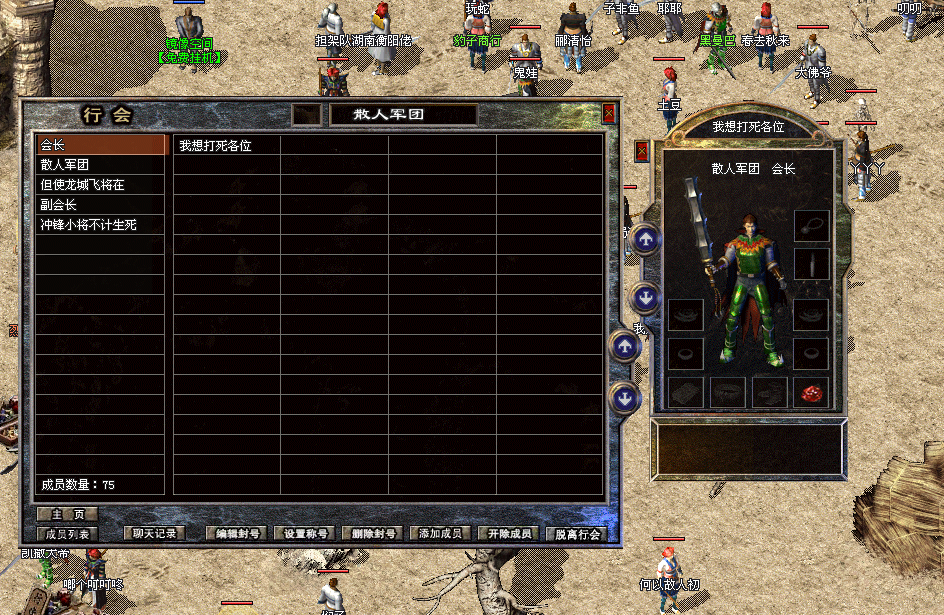Viewport: 944px width, 615px height.
Task: Select member 我想打死各位 in the list
Action: click(x=226, y=145)
